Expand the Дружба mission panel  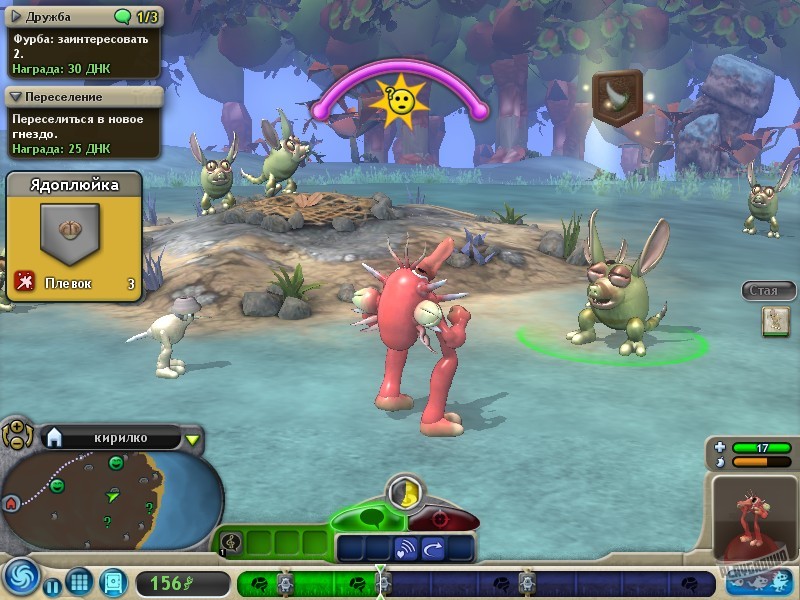[x=17, y=16]
